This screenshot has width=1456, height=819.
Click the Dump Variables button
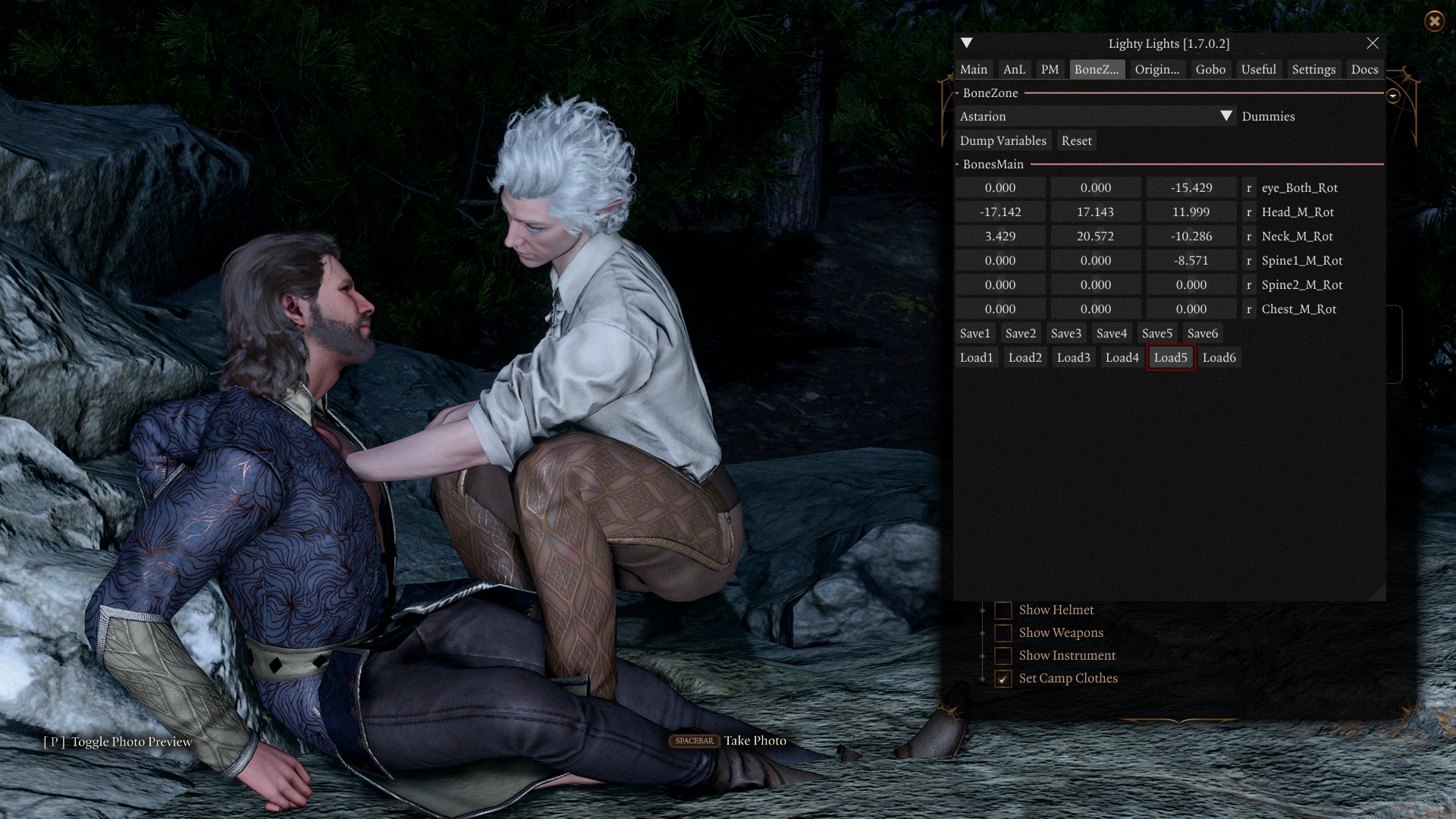(1003, 141)
